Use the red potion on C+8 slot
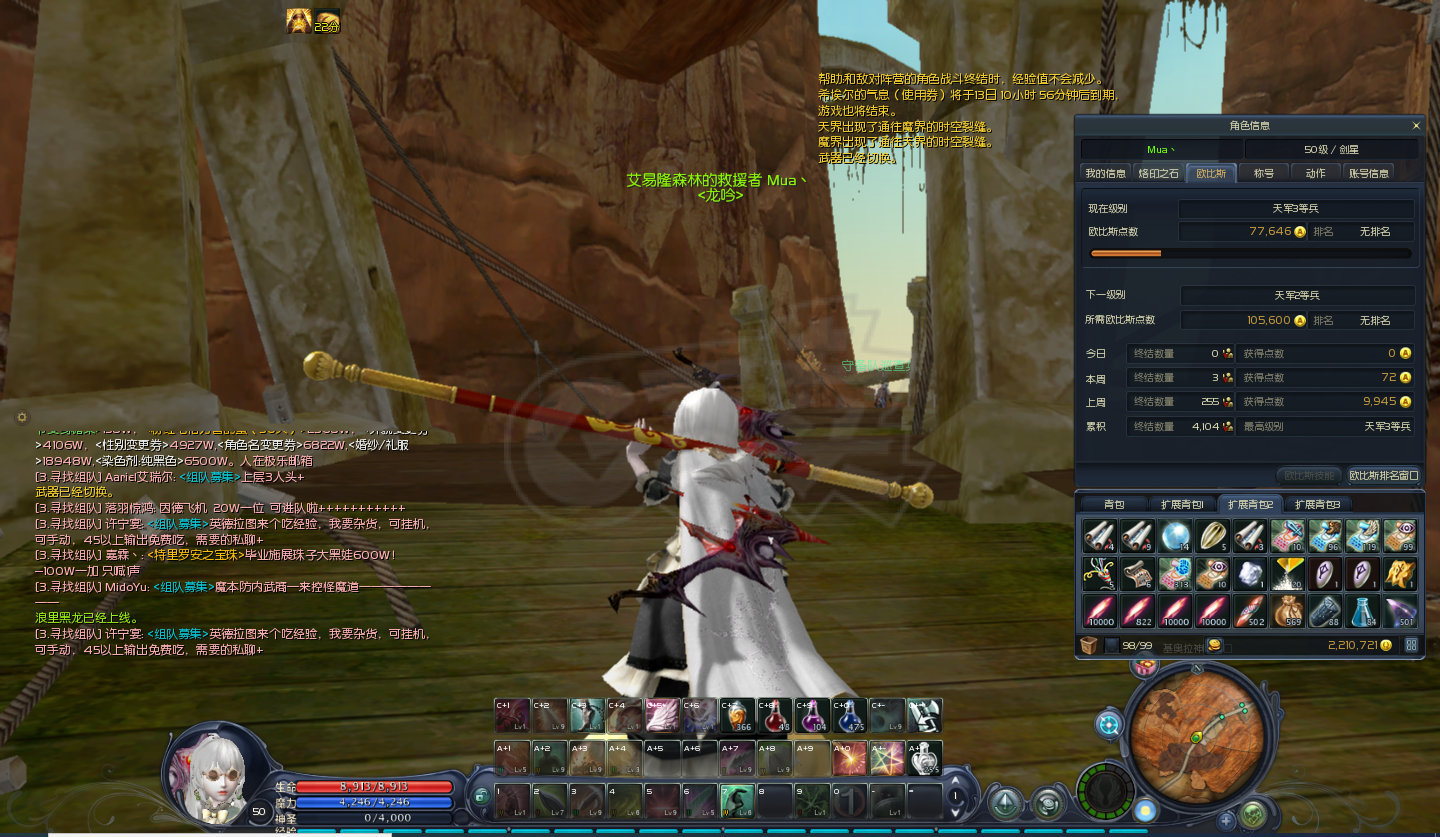 [x=774, y=716]
